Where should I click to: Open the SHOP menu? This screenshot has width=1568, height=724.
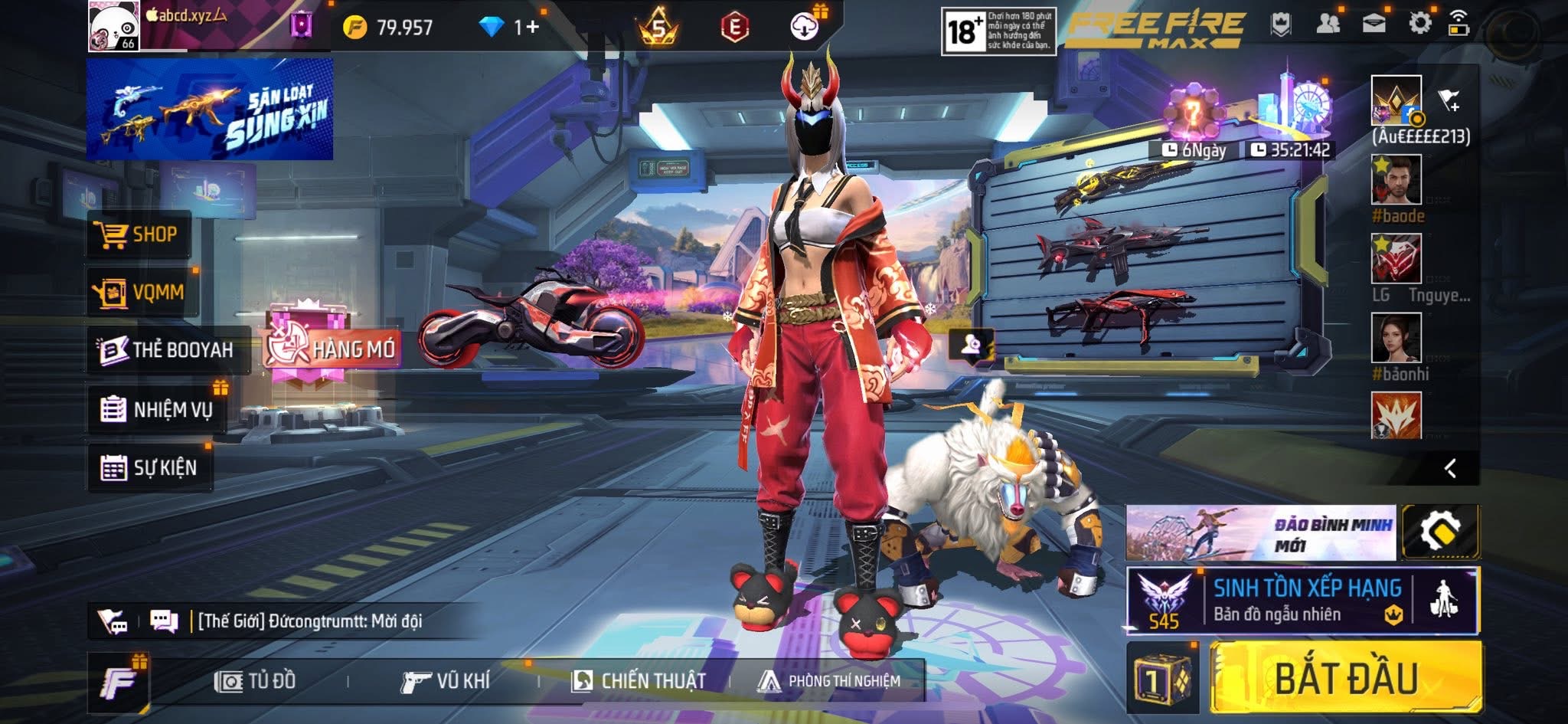pos(138,234)
